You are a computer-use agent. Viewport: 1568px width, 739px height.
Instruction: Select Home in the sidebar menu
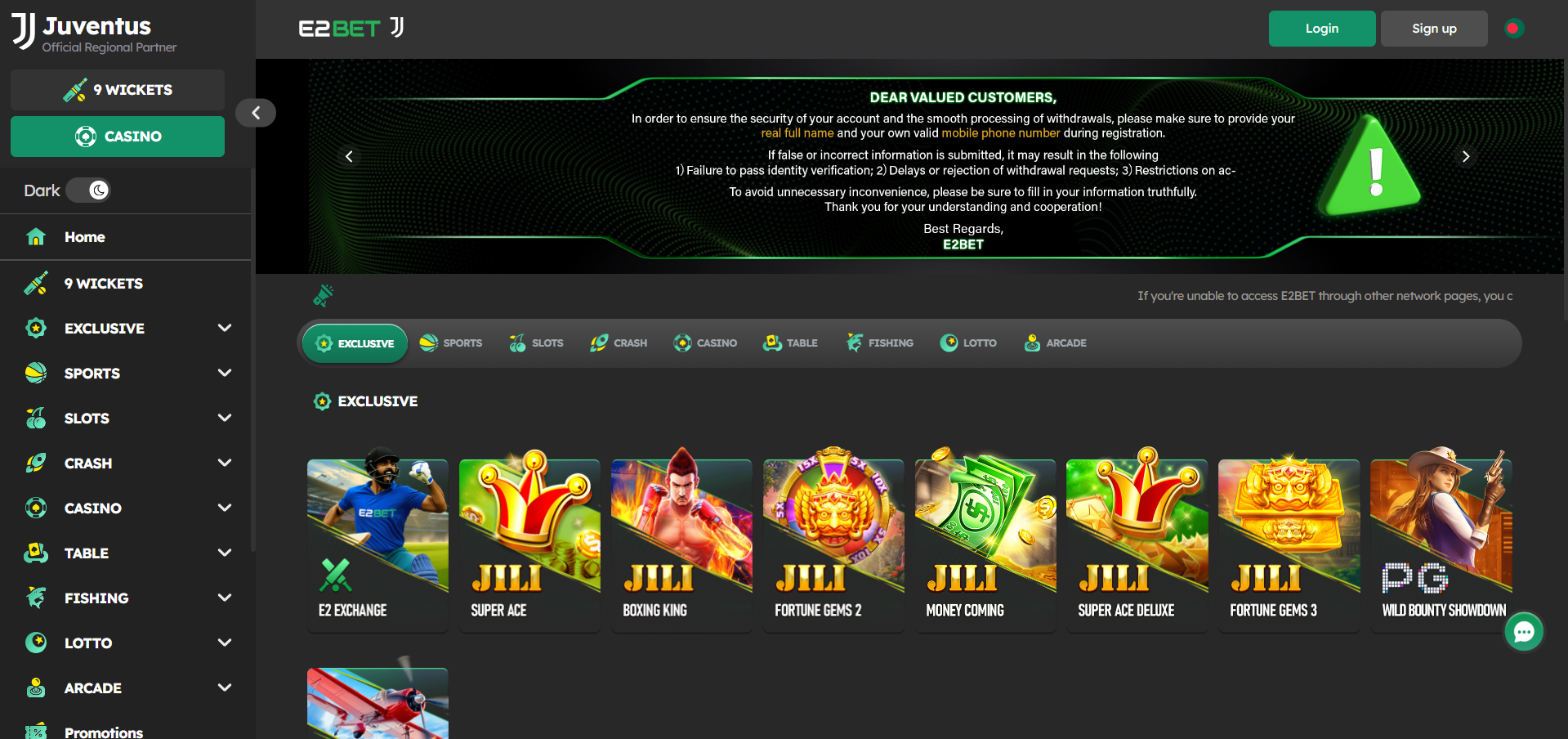[x=84, y=236]
